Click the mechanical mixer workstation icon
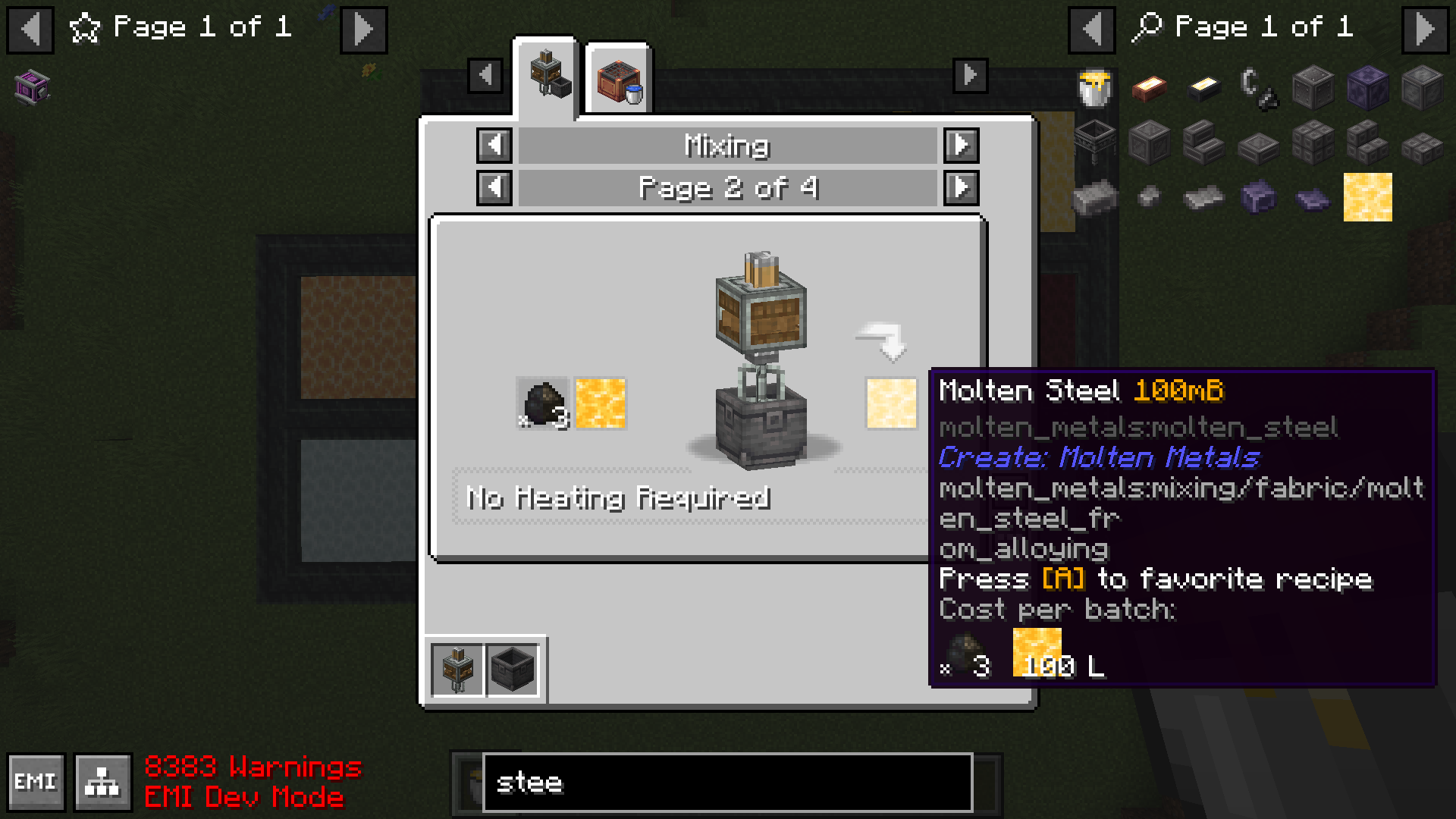 457,669
